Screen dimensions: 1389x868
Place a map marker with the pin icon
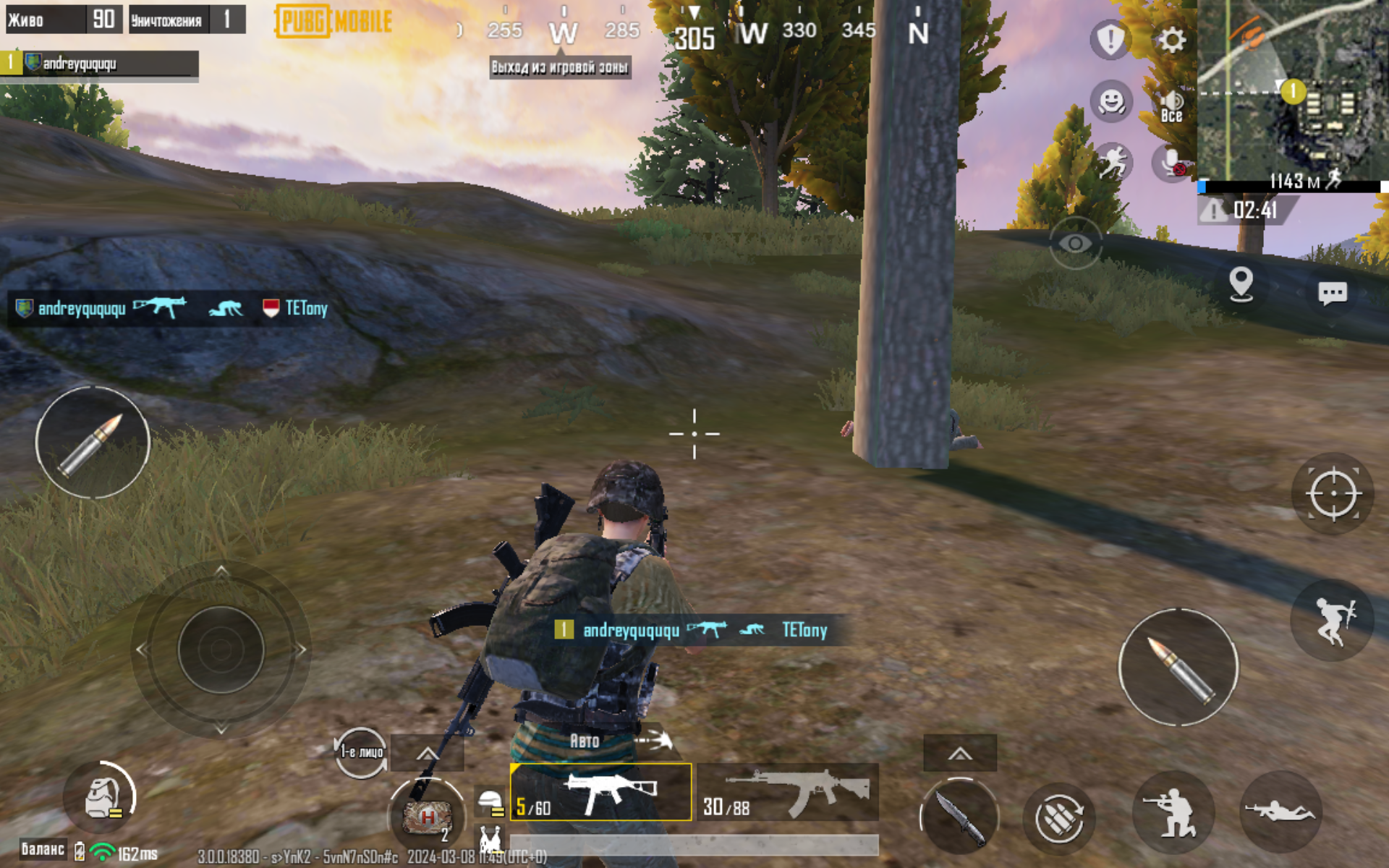[1241, 284]
